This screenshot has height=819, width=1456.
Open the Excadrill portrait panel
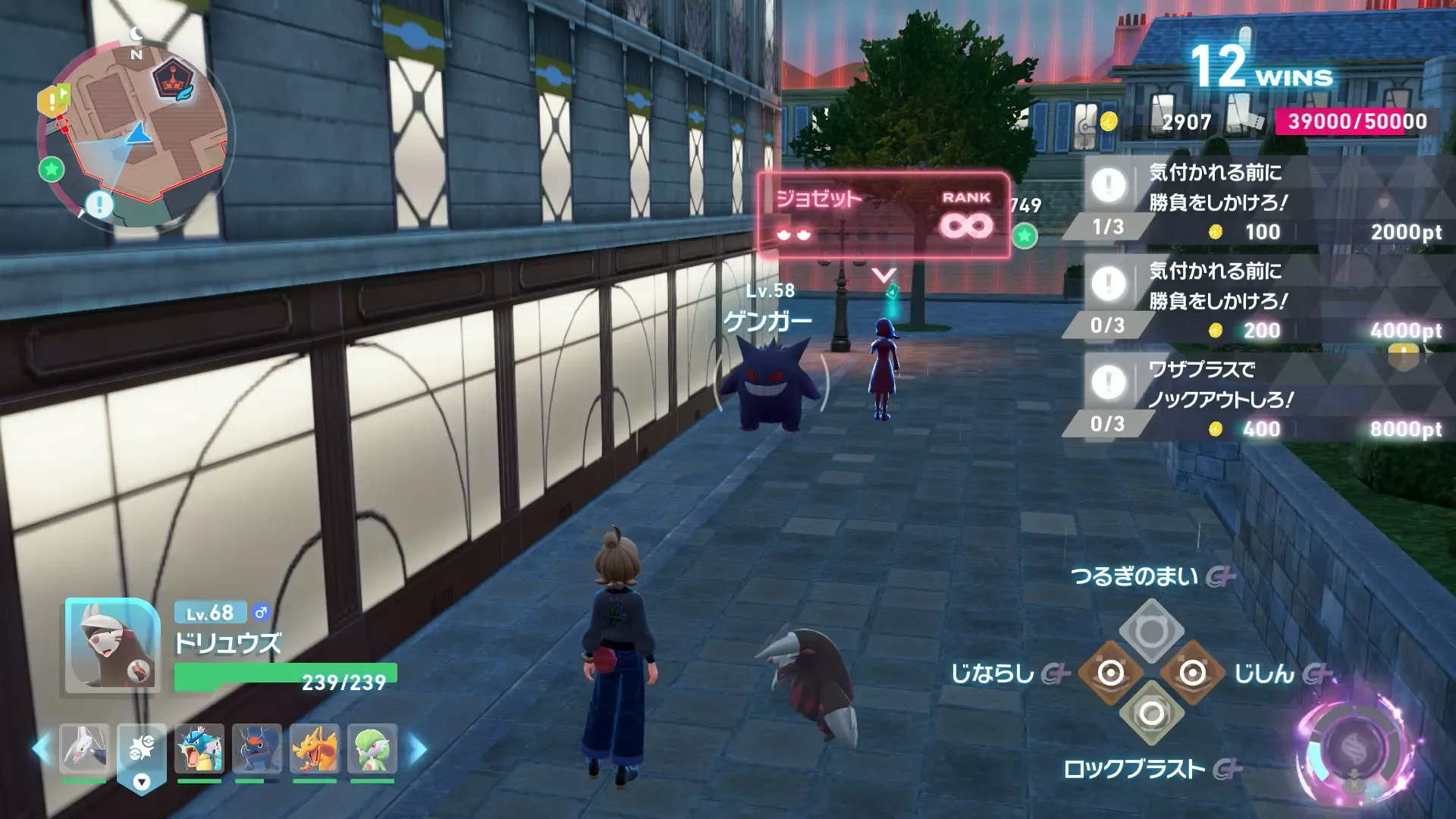click(x=112, y=645)
